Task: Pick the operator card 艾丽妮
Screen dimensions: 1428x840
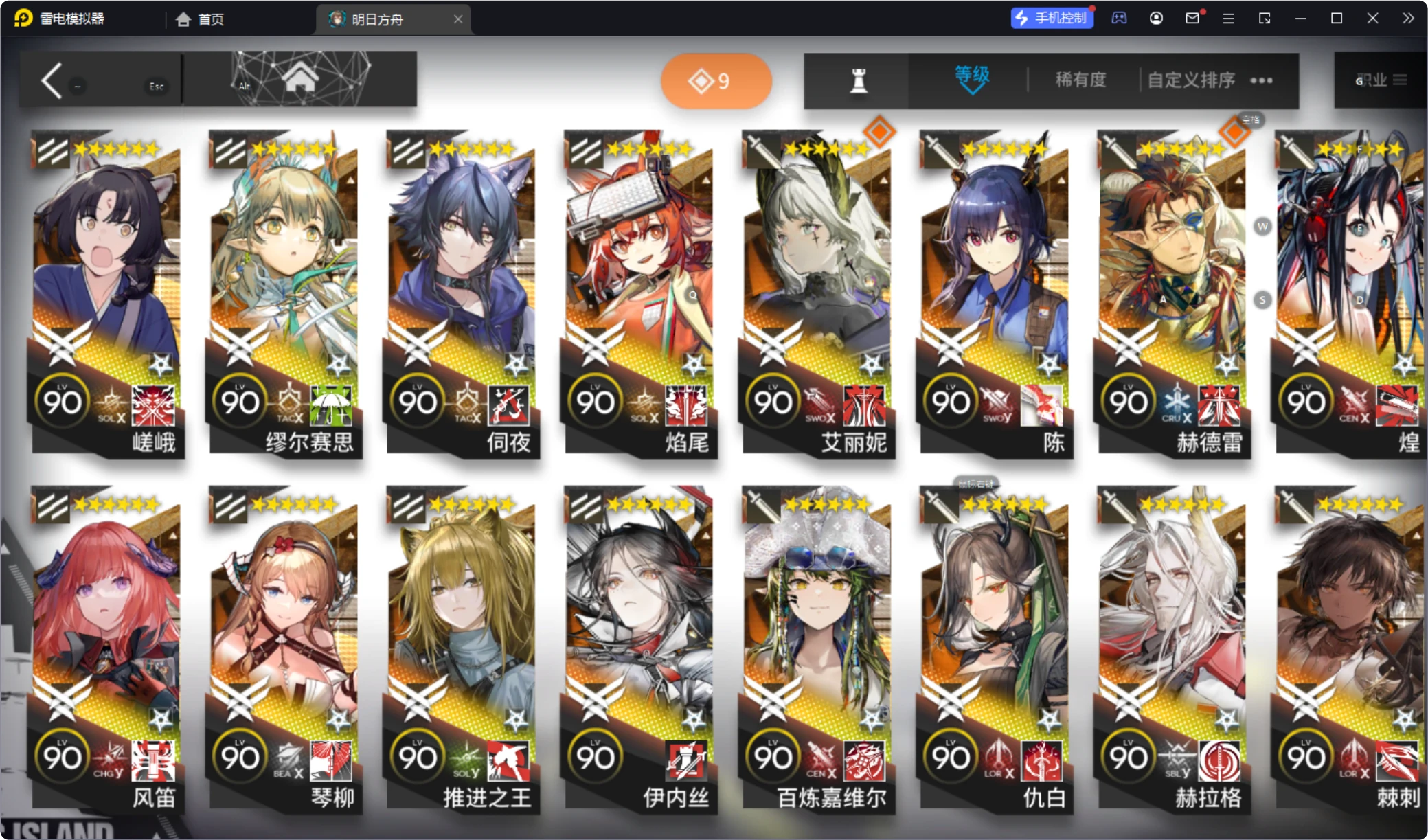Action: point(817,288)
